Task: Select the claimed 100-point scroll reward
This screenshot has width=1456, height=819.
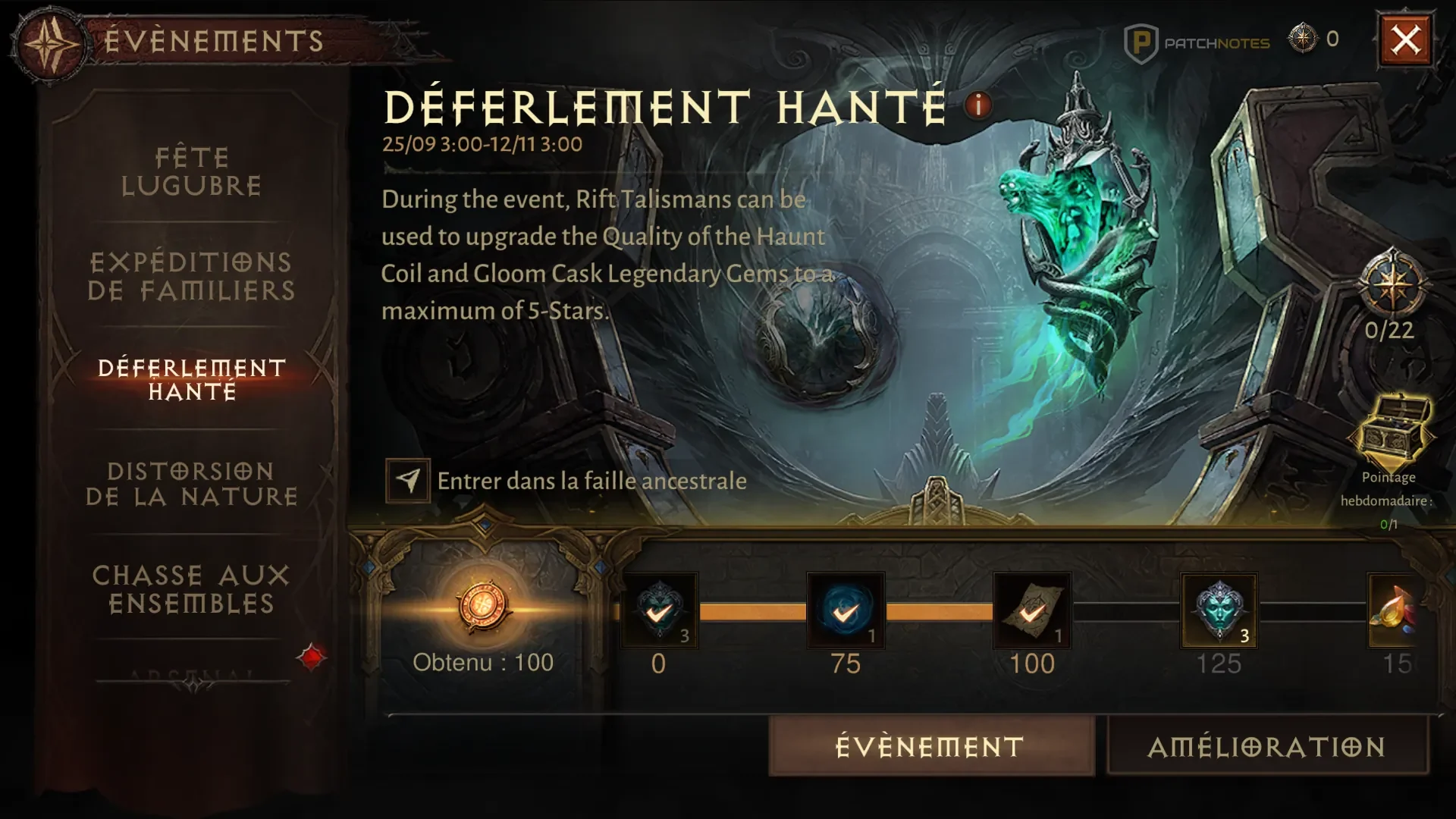Action: (1031, 610)
